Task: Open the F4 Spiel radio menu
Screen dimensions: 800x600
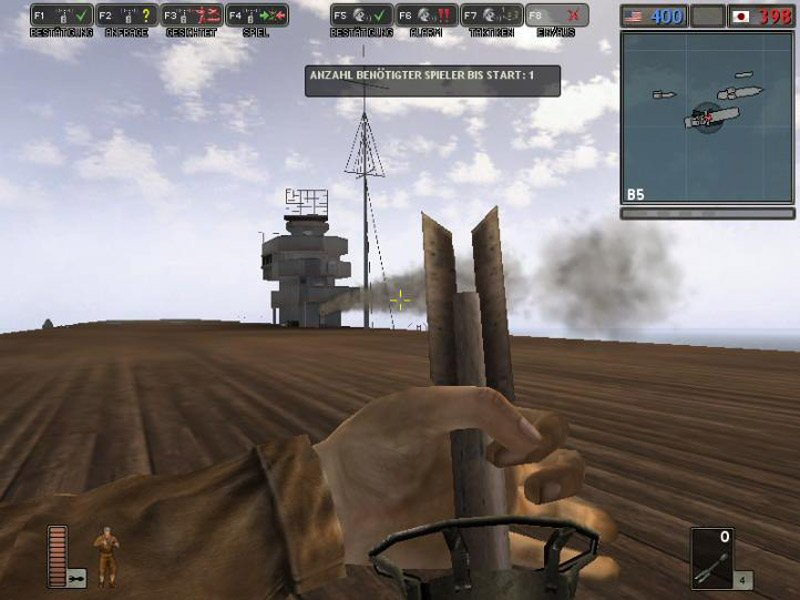Action: point(257,16)
